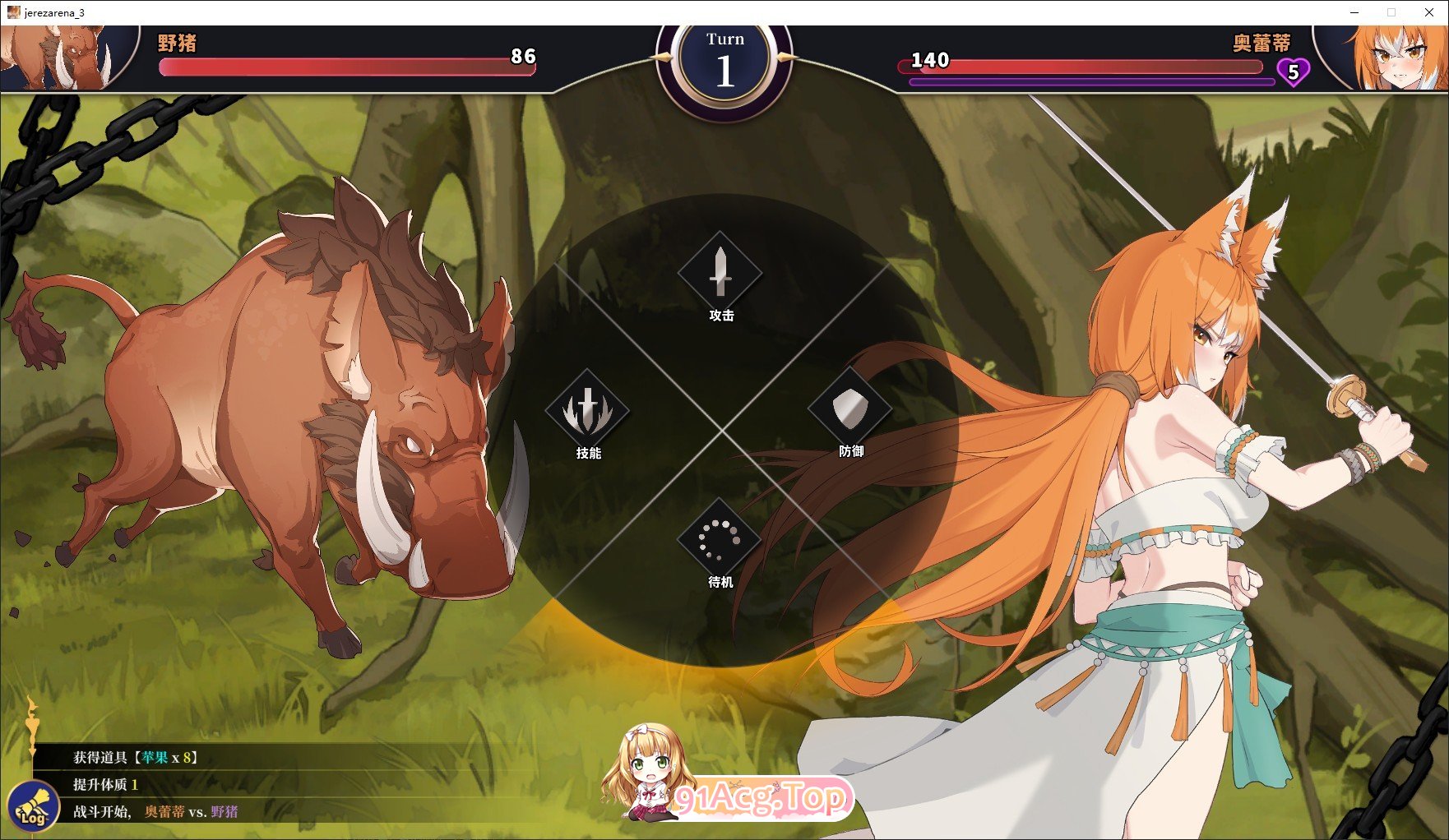Open the battle Log button
Screen dimensions: 1449x840
tap(33, 805)
